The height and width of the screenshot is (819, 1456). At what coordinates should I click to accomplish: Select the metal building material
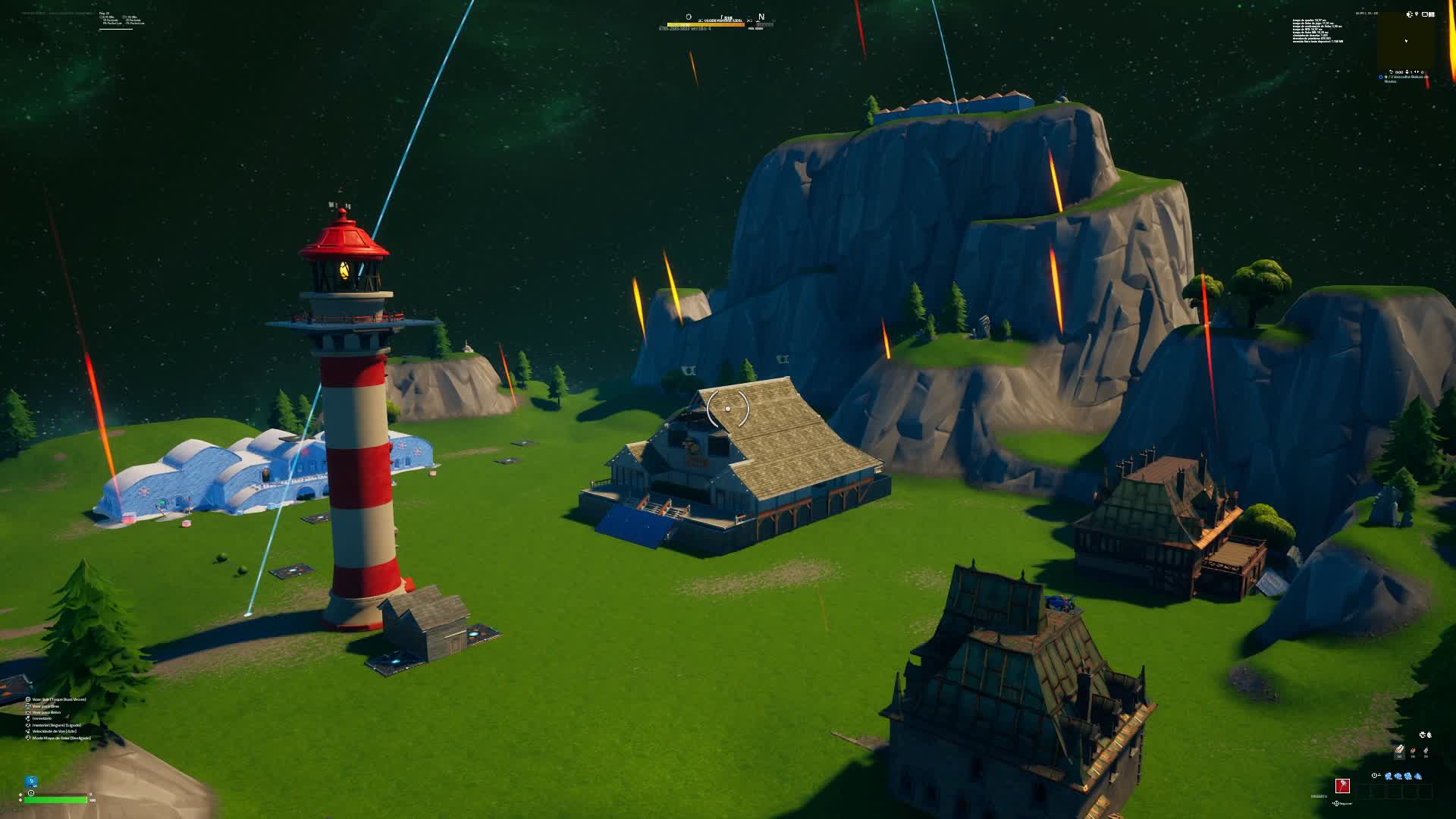coord(1426,751)
